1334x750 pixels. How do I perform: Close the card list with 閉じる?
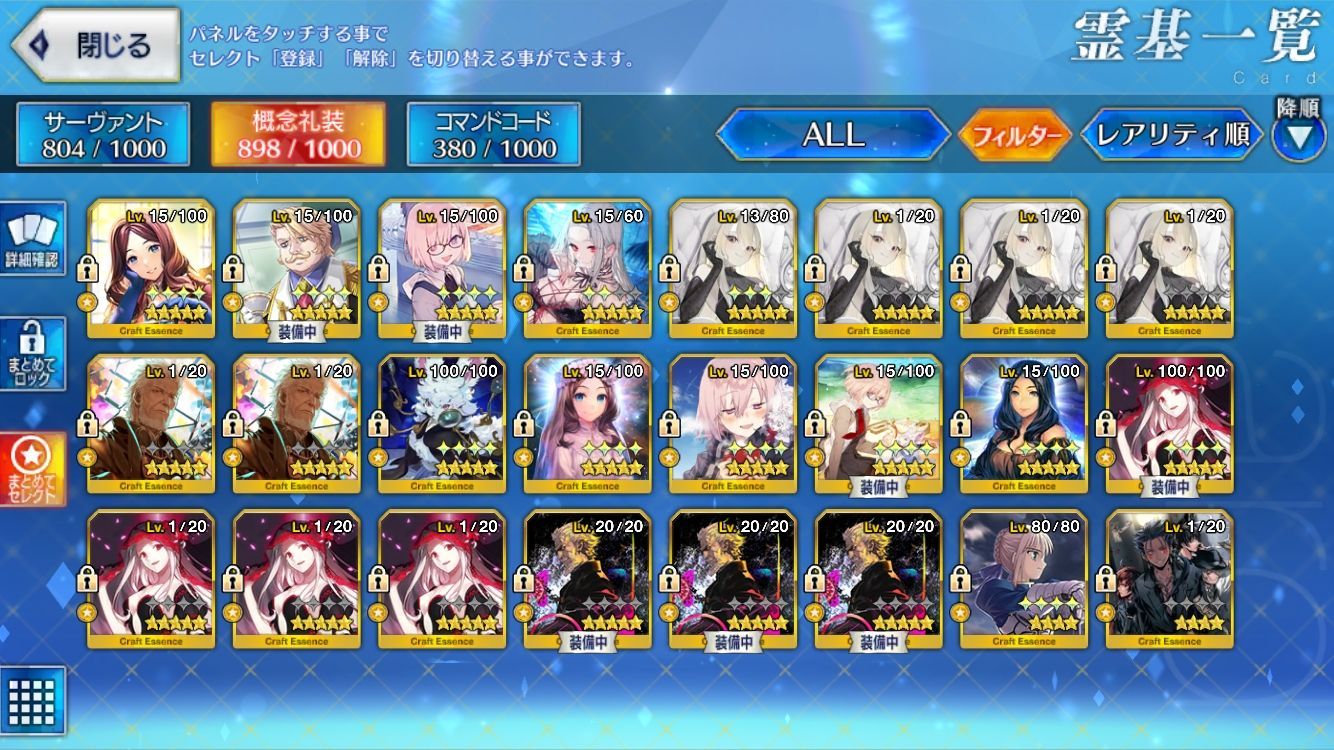95,45
